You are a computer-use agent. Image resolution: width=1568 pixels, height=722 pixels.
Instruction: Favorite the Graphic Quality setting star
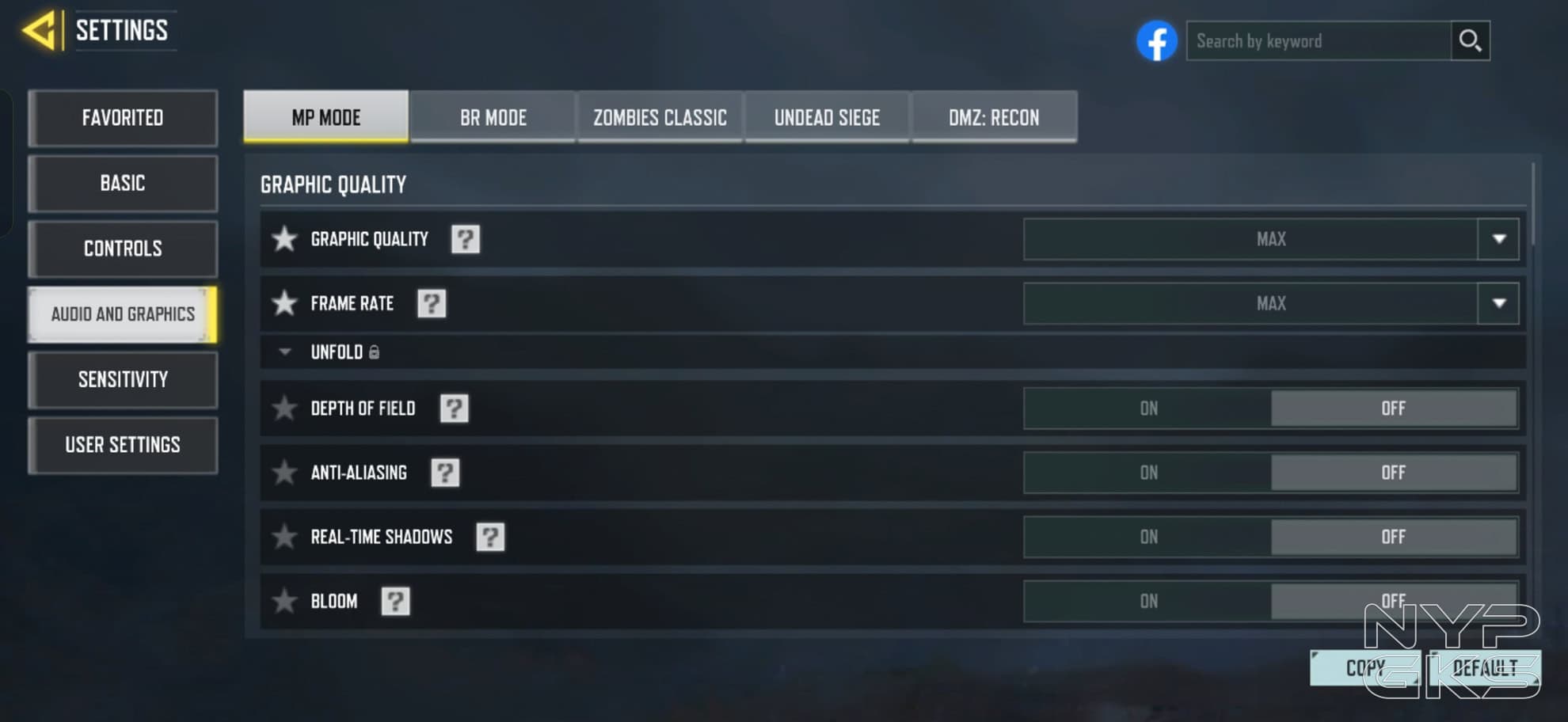[284, 239]
